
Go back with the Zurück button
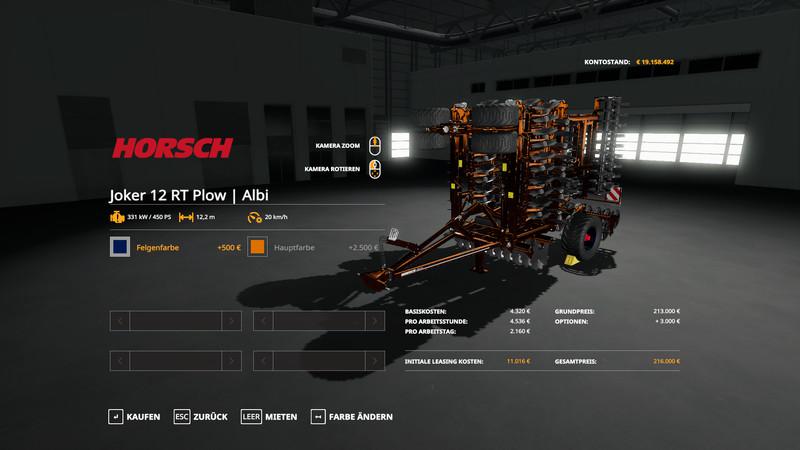point(201,416)
